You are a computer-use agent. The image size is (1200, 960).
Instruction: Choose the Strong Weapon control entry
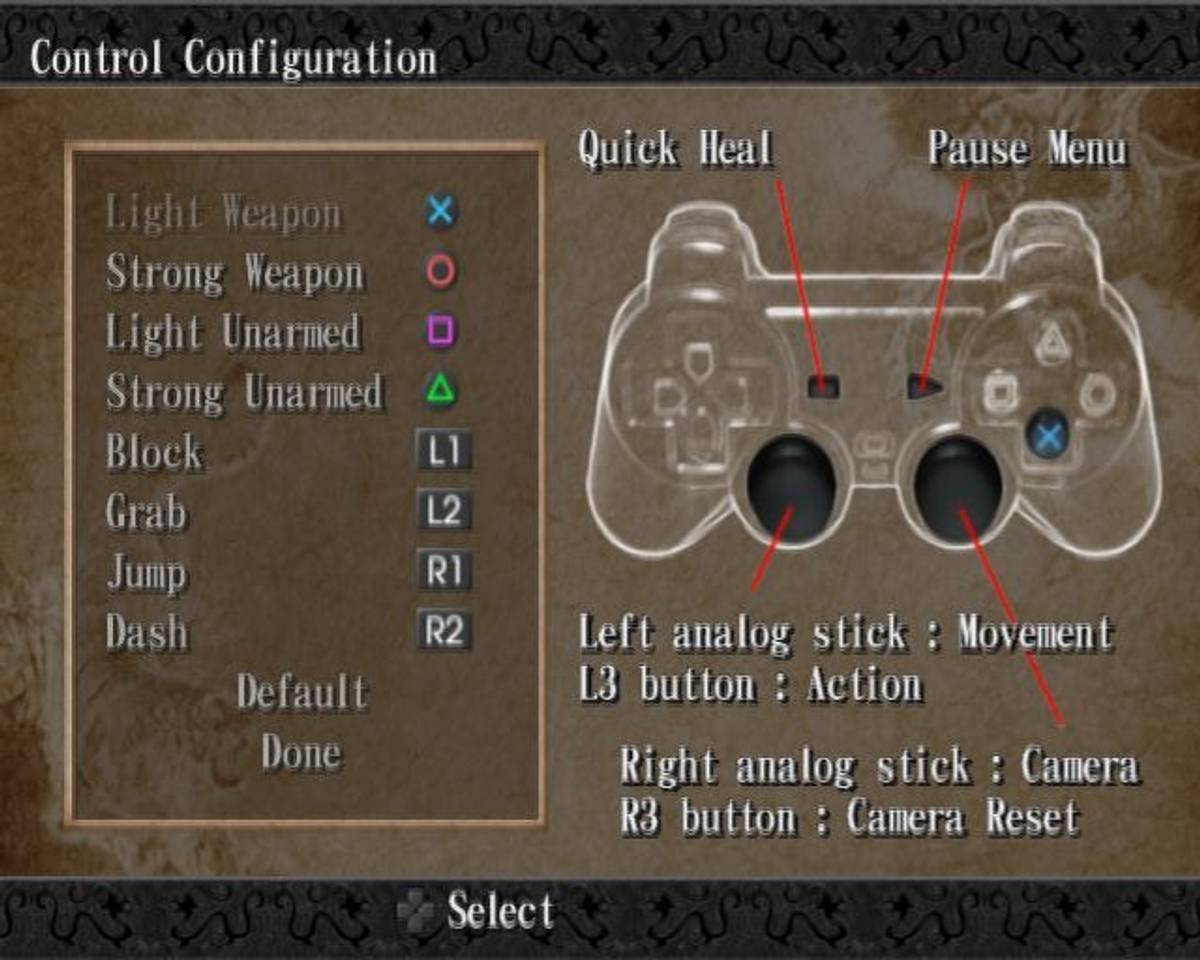click(x=235, y=273)
